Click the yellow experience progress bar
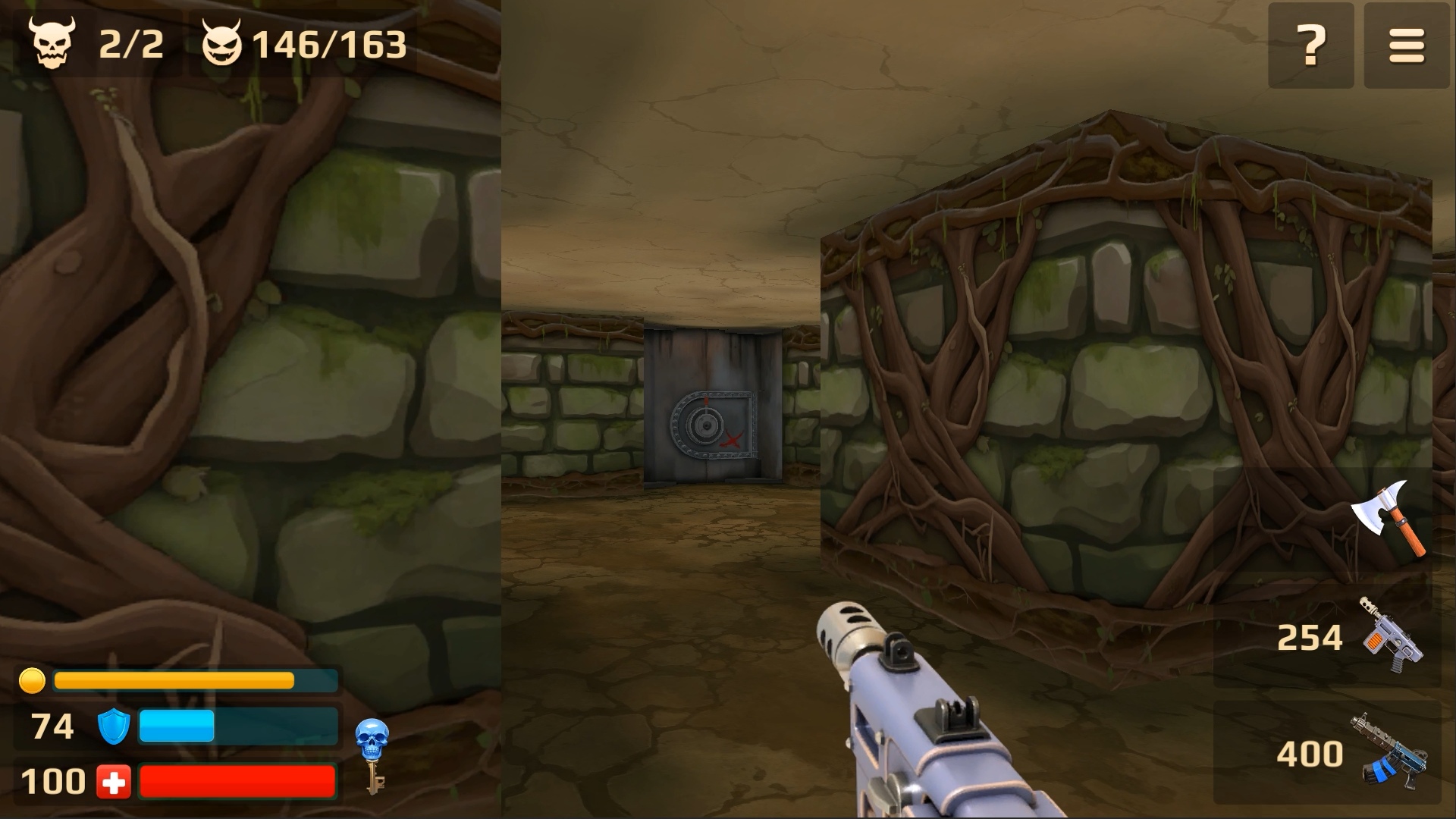Image resolution: width=1456 pixels, height=819 pixels. tap(193, 681)
